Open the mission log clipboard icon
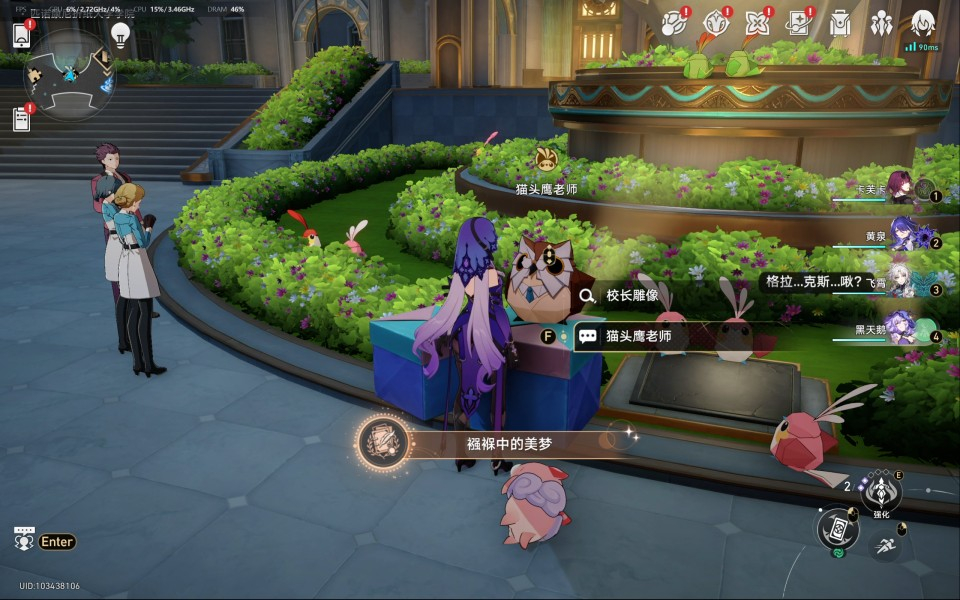Screen dimensions: 960x600 click(x=22, y=119)
